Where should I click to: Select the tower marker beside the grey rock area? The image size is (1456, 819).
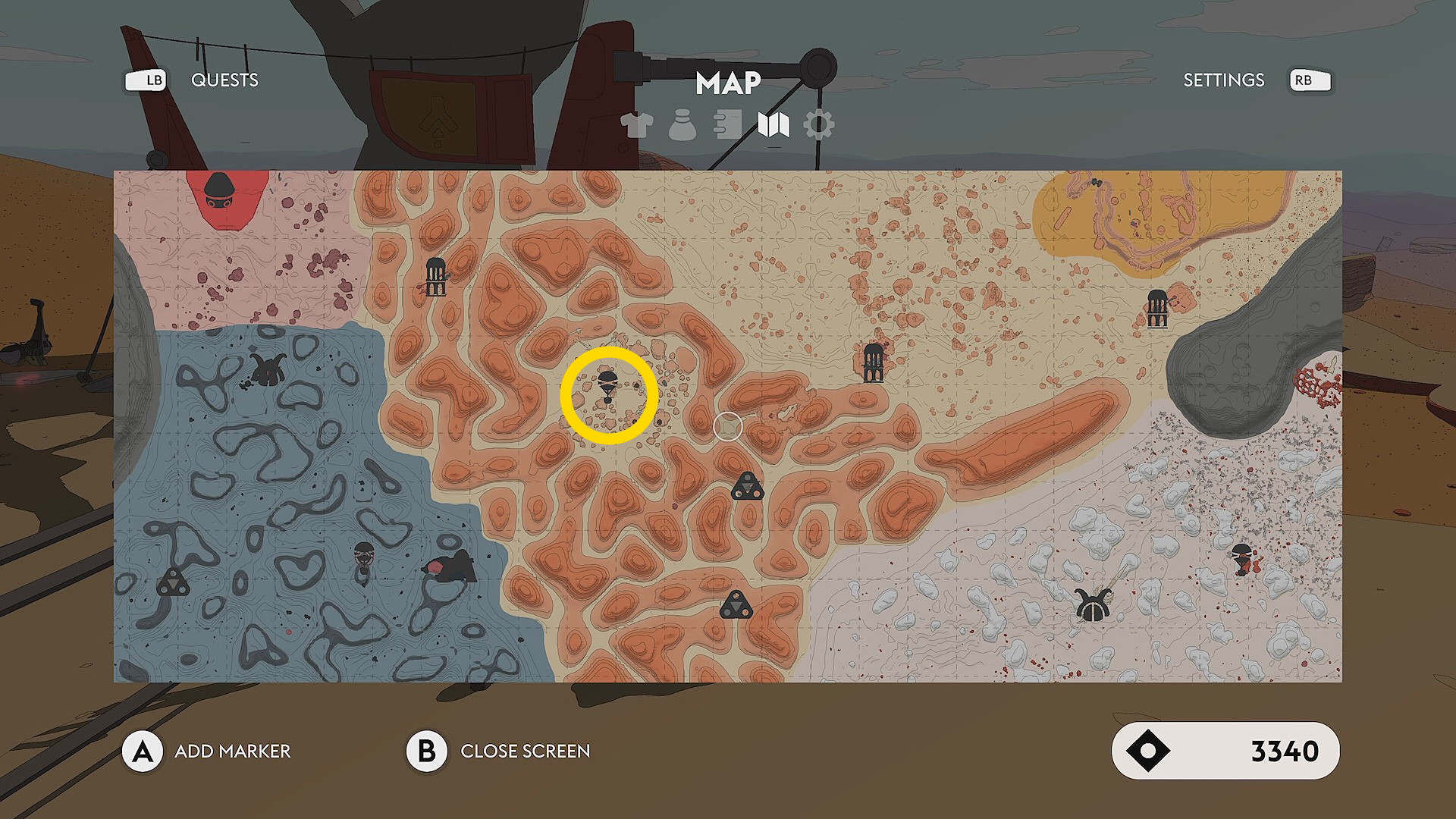point(1156,308)
